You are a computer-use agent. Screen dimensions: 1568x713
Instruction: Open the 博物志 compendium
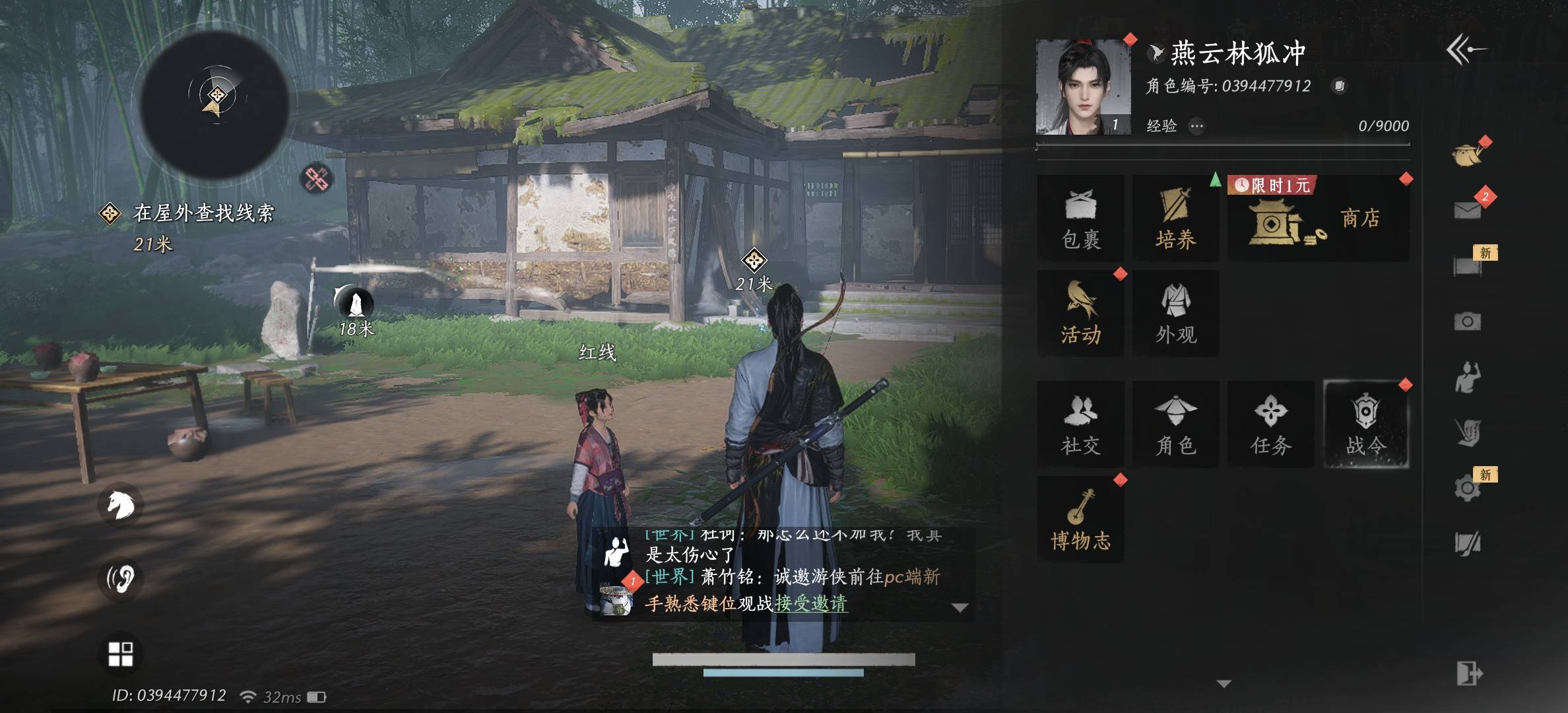(1080, 520)
